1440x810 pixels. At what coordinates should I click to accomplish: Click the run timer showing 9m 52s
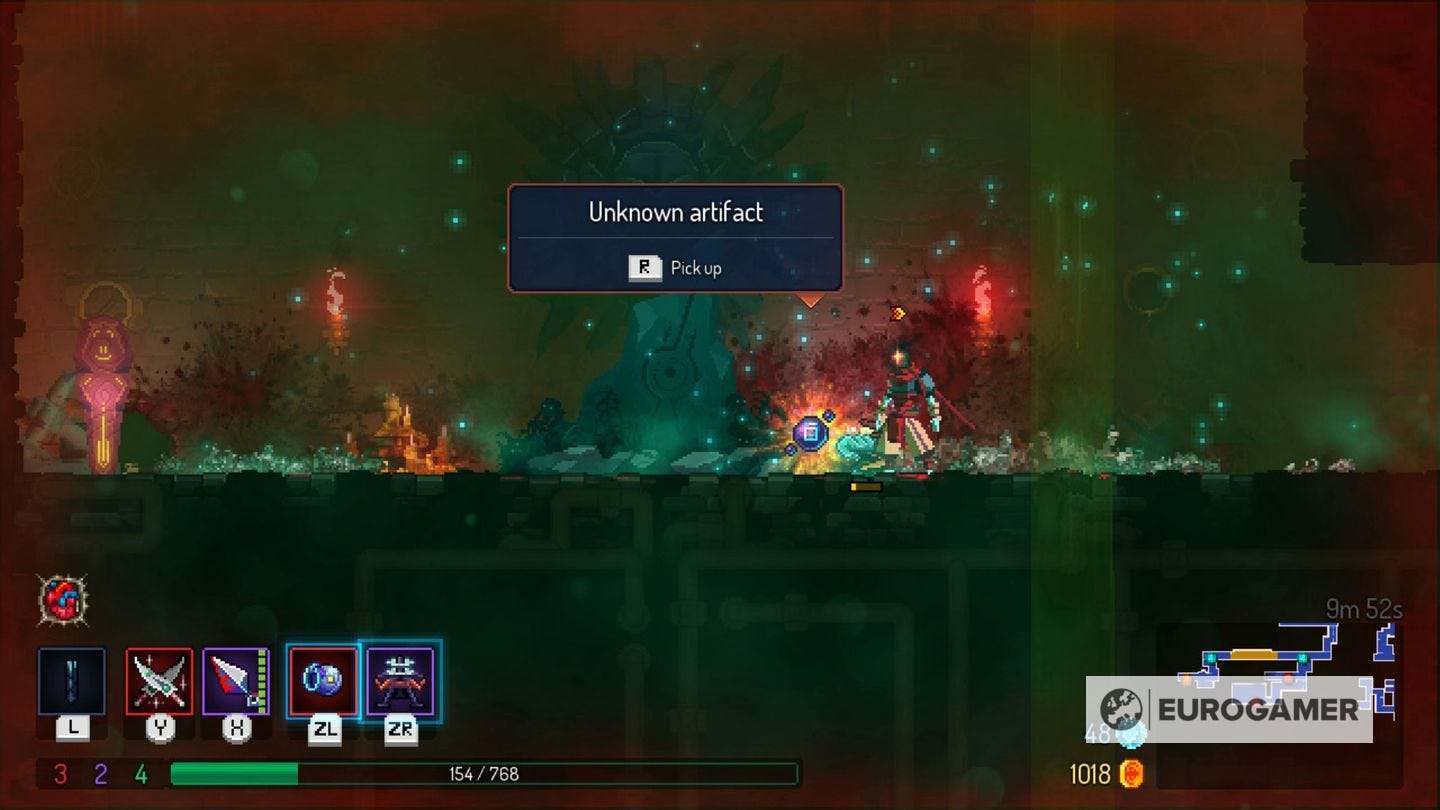[x=1362, y=609]
